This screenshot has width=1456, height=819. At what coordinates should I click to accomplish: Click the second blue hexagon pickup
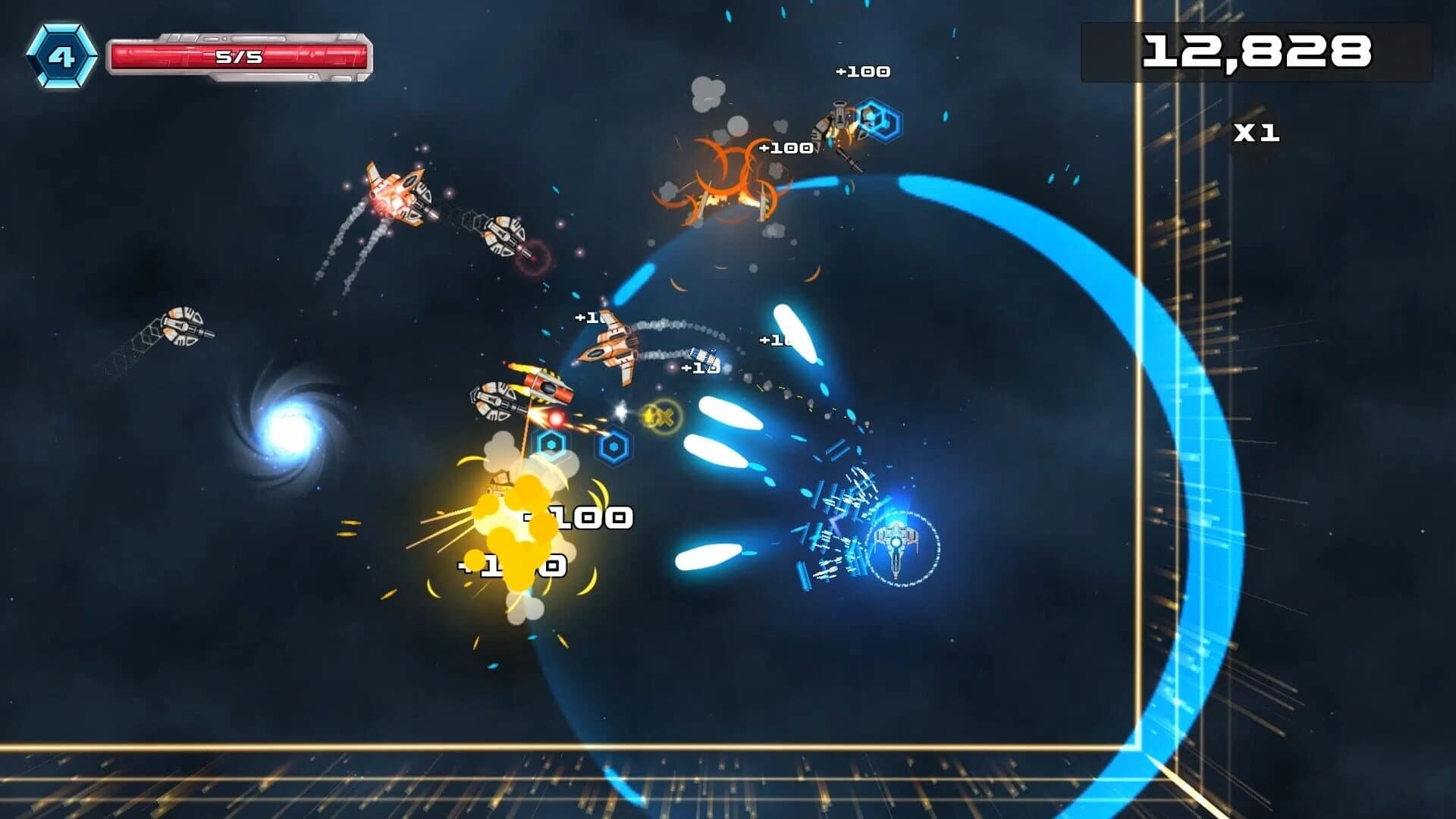point(615,447)
